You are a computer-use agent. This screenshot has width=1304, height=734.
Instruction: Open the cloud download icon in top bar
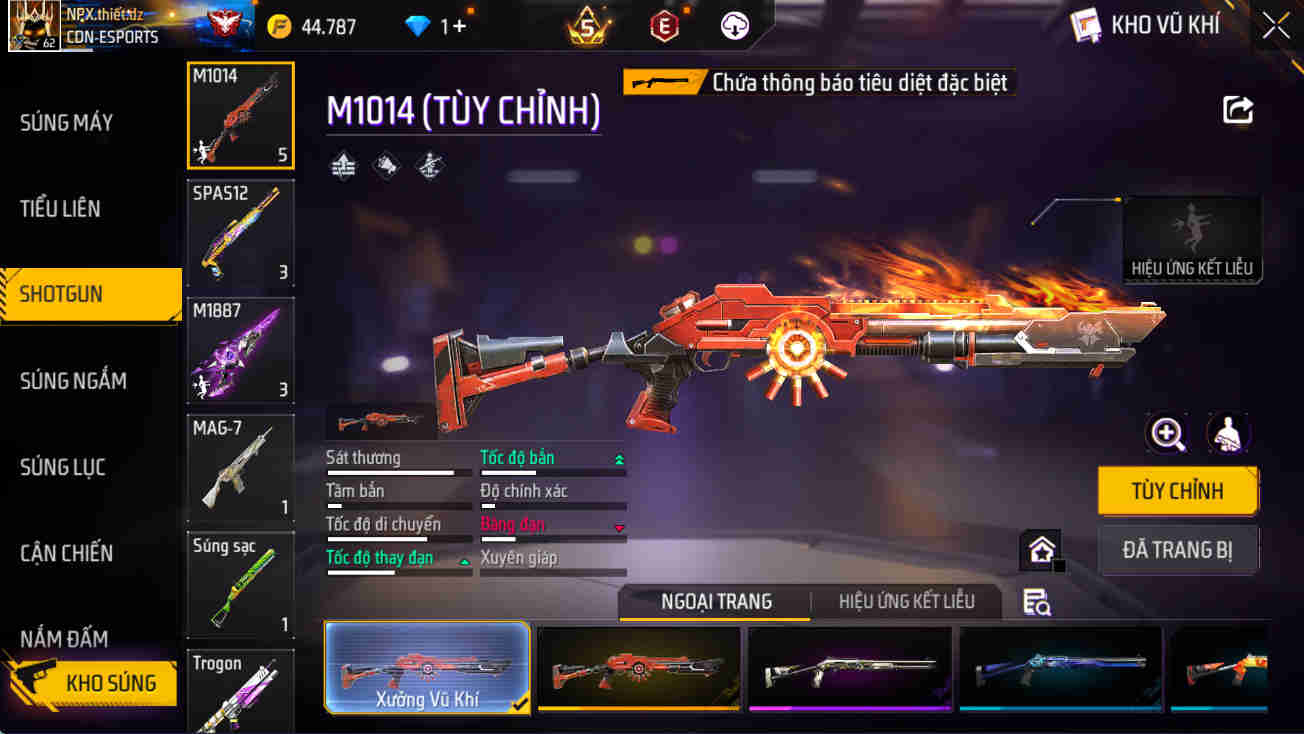coord(734,26)
